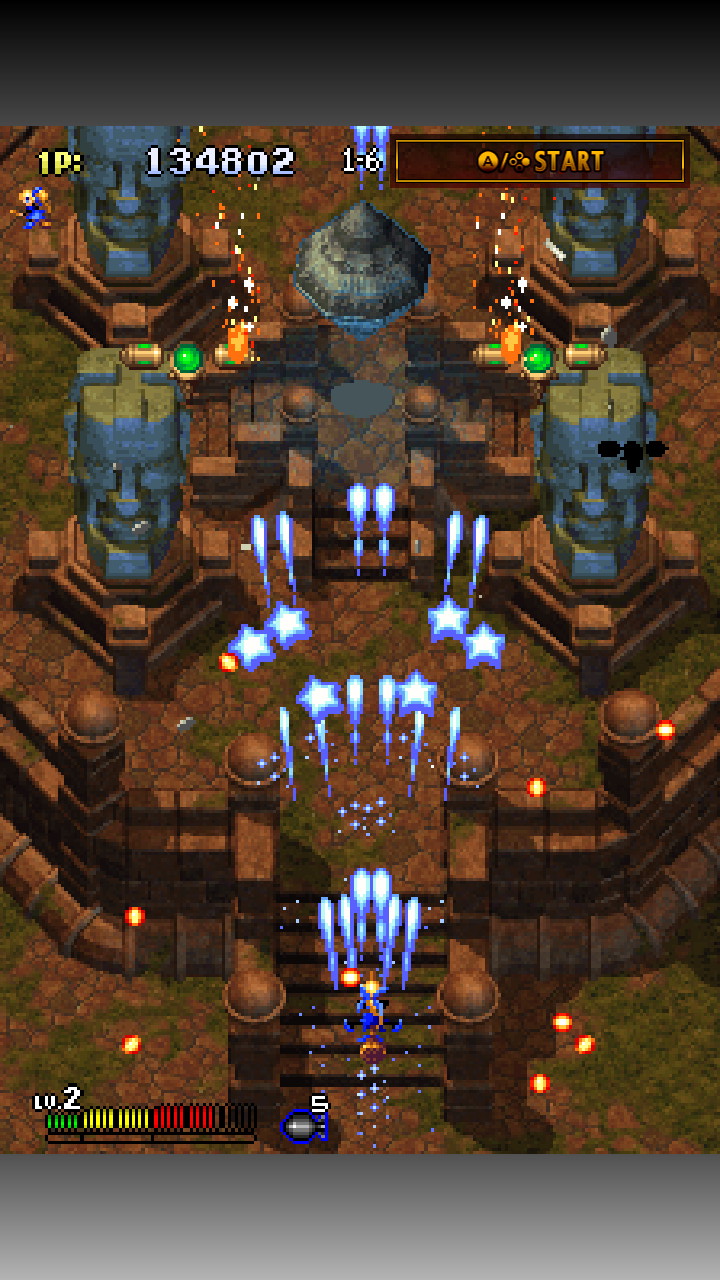Click the remaining lives character icon
720x1280 pixels.
[34, 208]
